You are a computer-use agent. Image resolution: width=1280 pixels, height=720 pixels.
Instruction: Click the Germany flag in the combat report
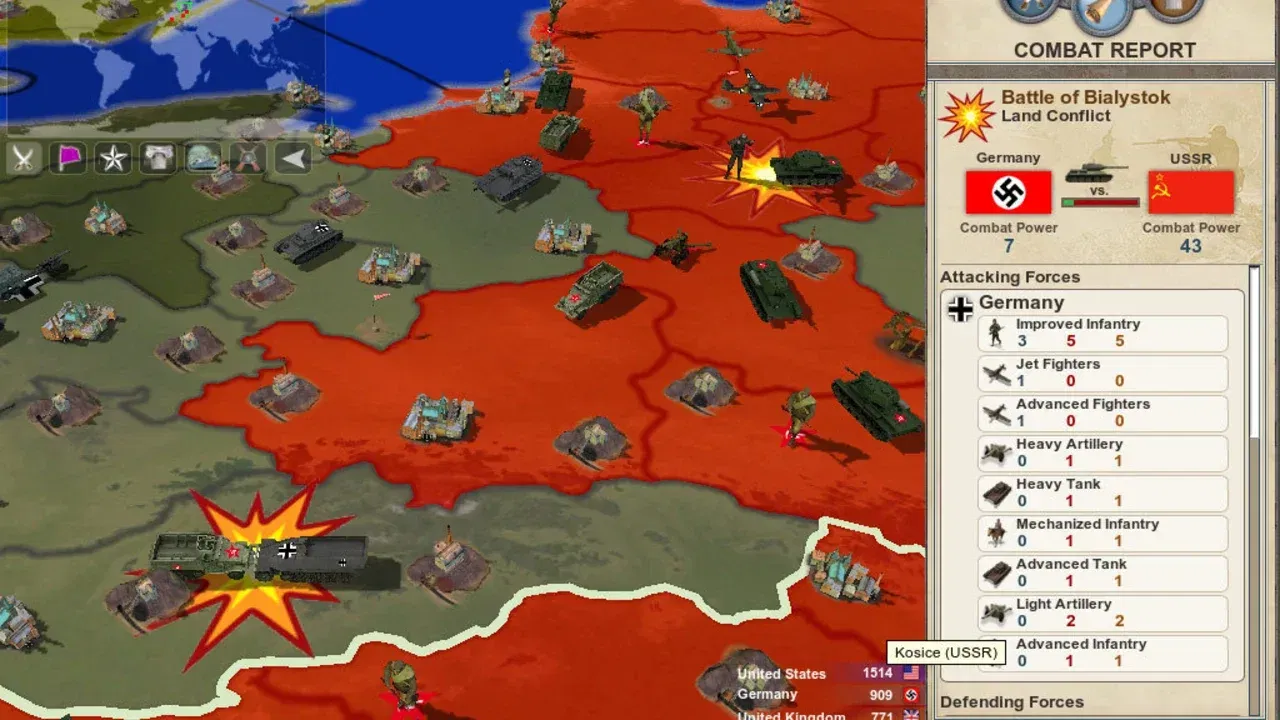[1008, 192]
